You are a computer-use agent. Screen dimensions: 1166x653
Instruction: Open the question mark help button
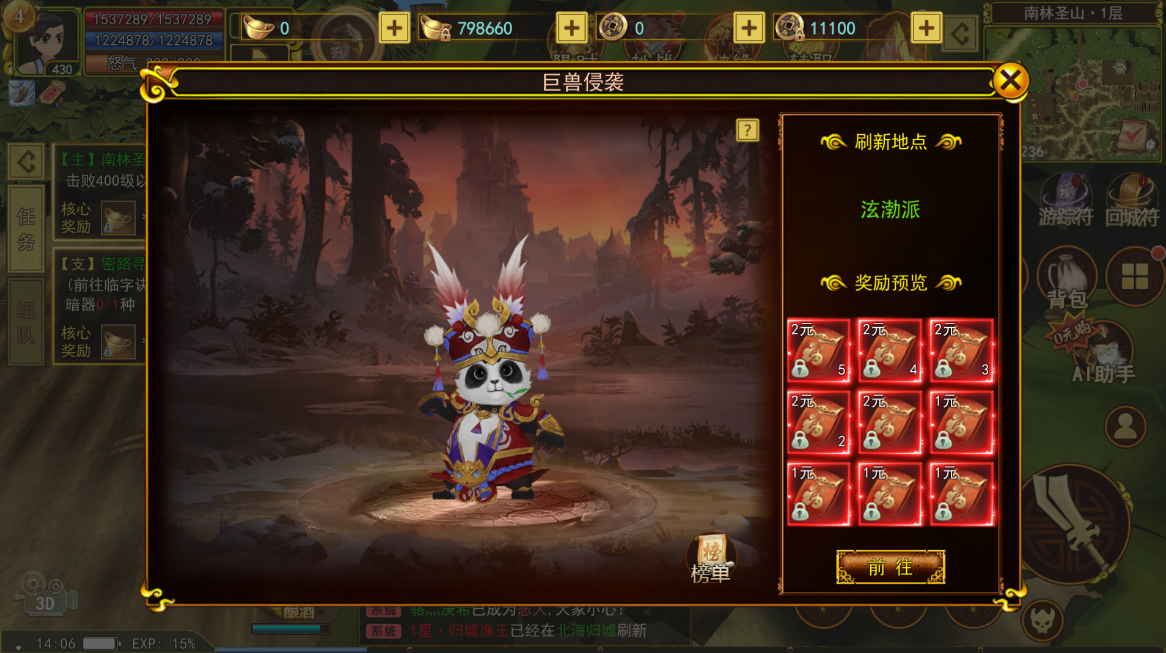[x=747, y=130]
